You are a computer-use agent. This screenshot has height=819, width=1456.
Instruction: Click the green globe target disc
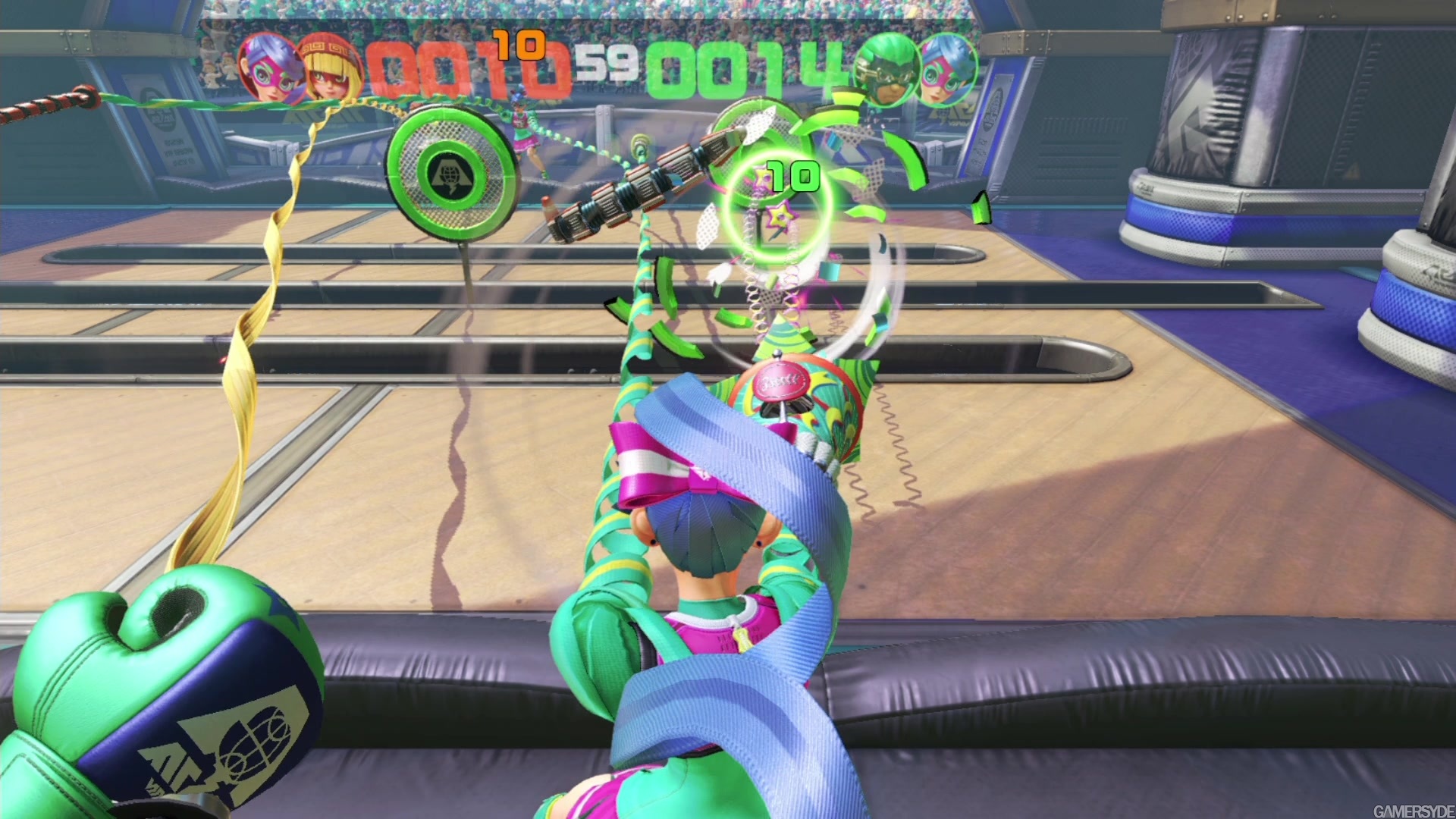point(449,174)
